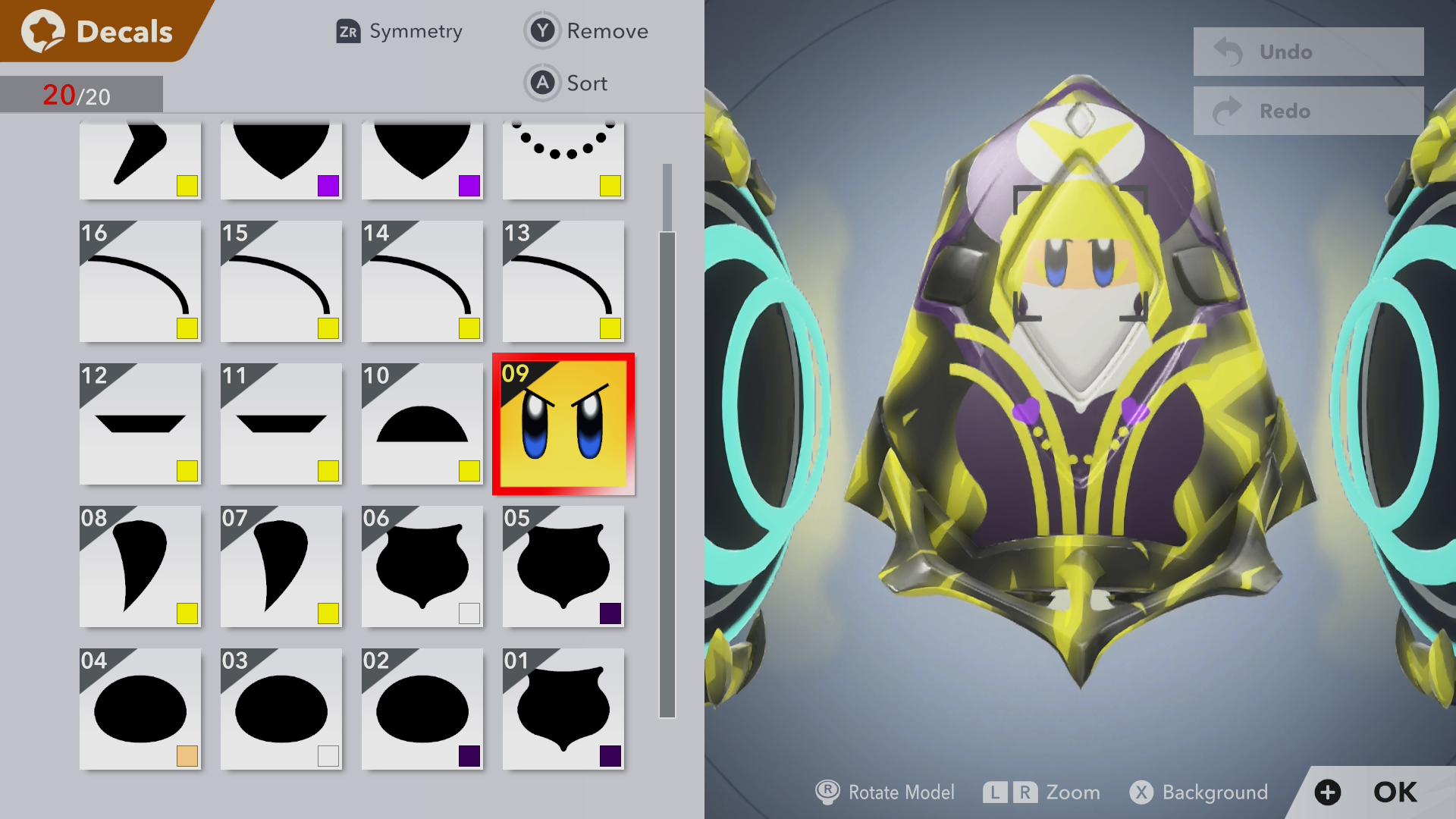
Task: Pick decal layer 13 curved line
Action: (x=563, y=281)
